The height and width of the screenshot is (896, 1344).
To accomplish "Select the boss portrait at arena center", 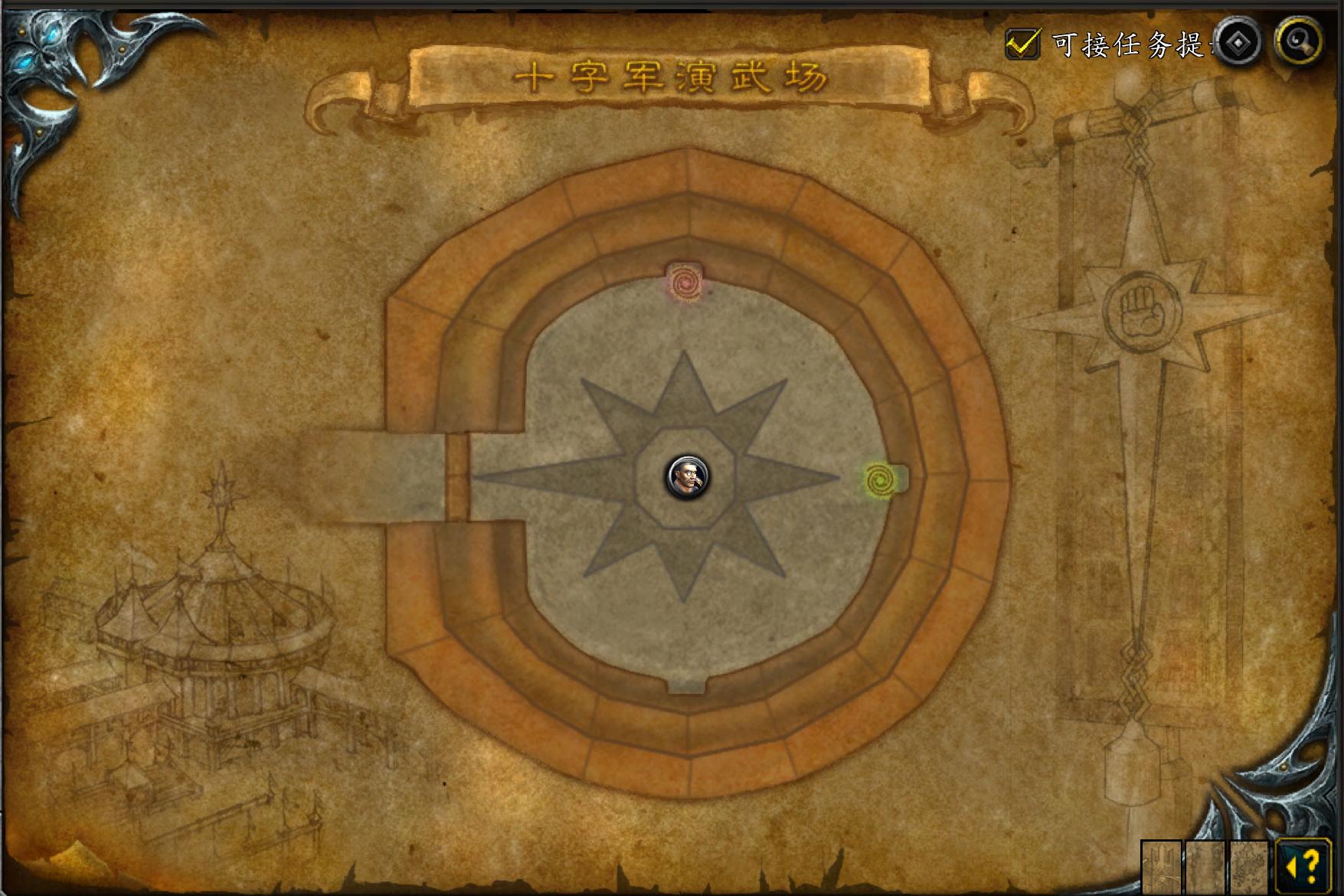I will click(x=687, y=476).
